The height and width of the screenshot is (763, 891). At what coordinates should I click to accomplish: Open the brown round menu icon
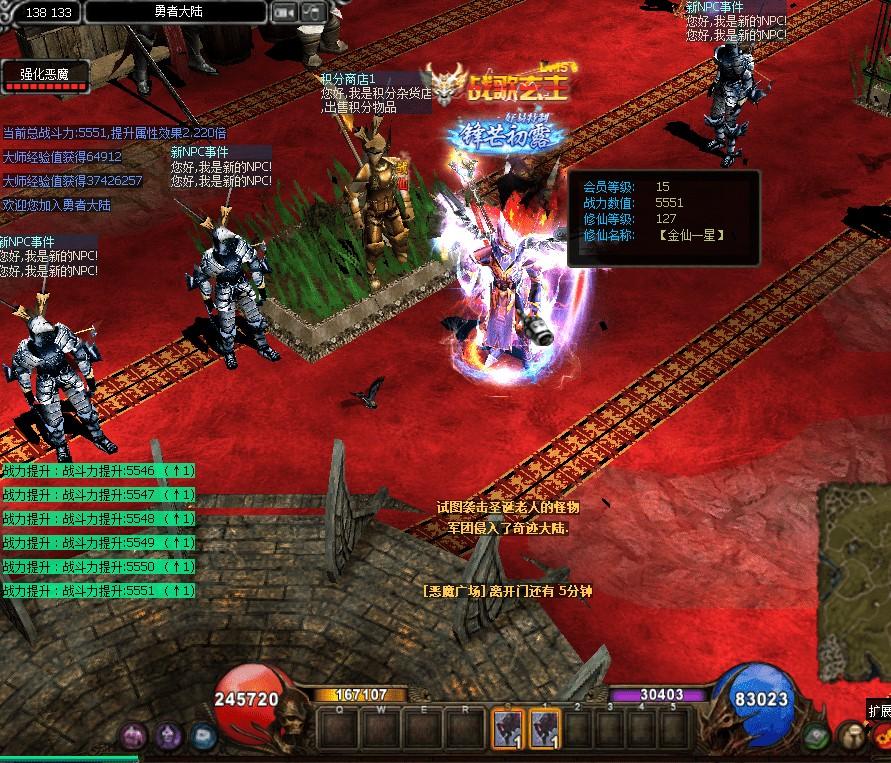click(850, 737)
